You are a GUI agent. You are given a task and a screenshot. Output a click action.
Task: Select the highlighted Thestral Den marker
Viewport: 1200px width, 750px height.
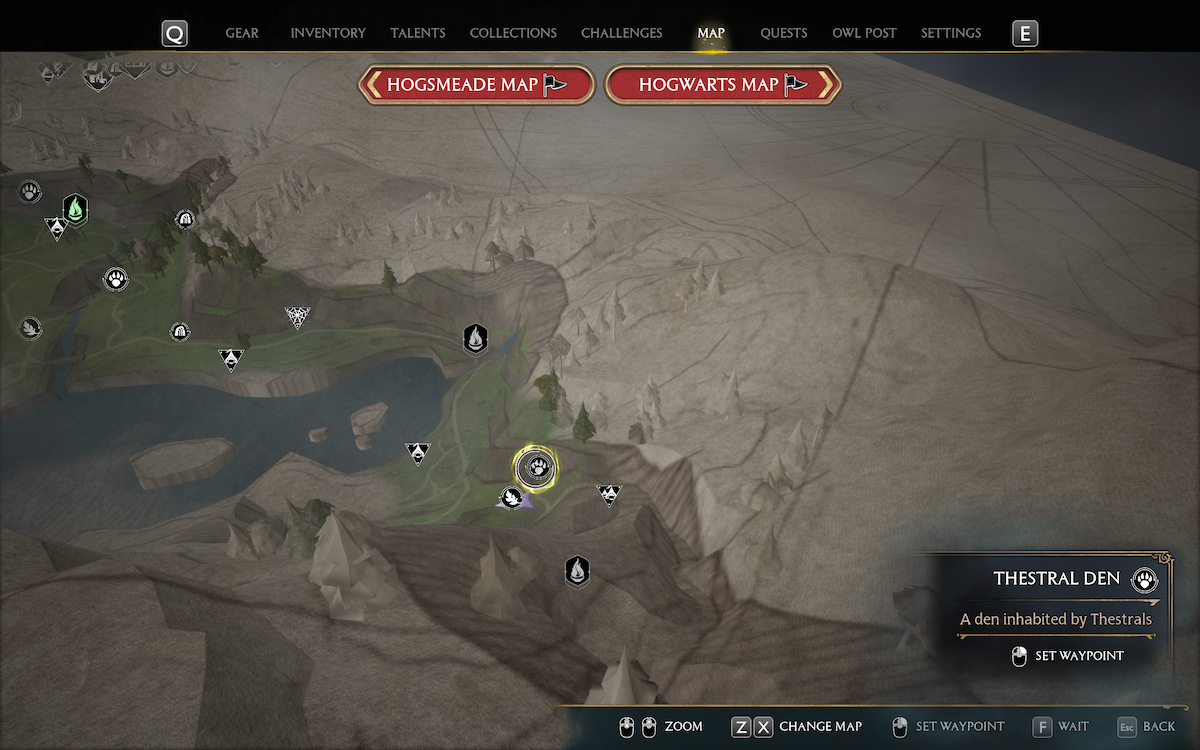536,467
